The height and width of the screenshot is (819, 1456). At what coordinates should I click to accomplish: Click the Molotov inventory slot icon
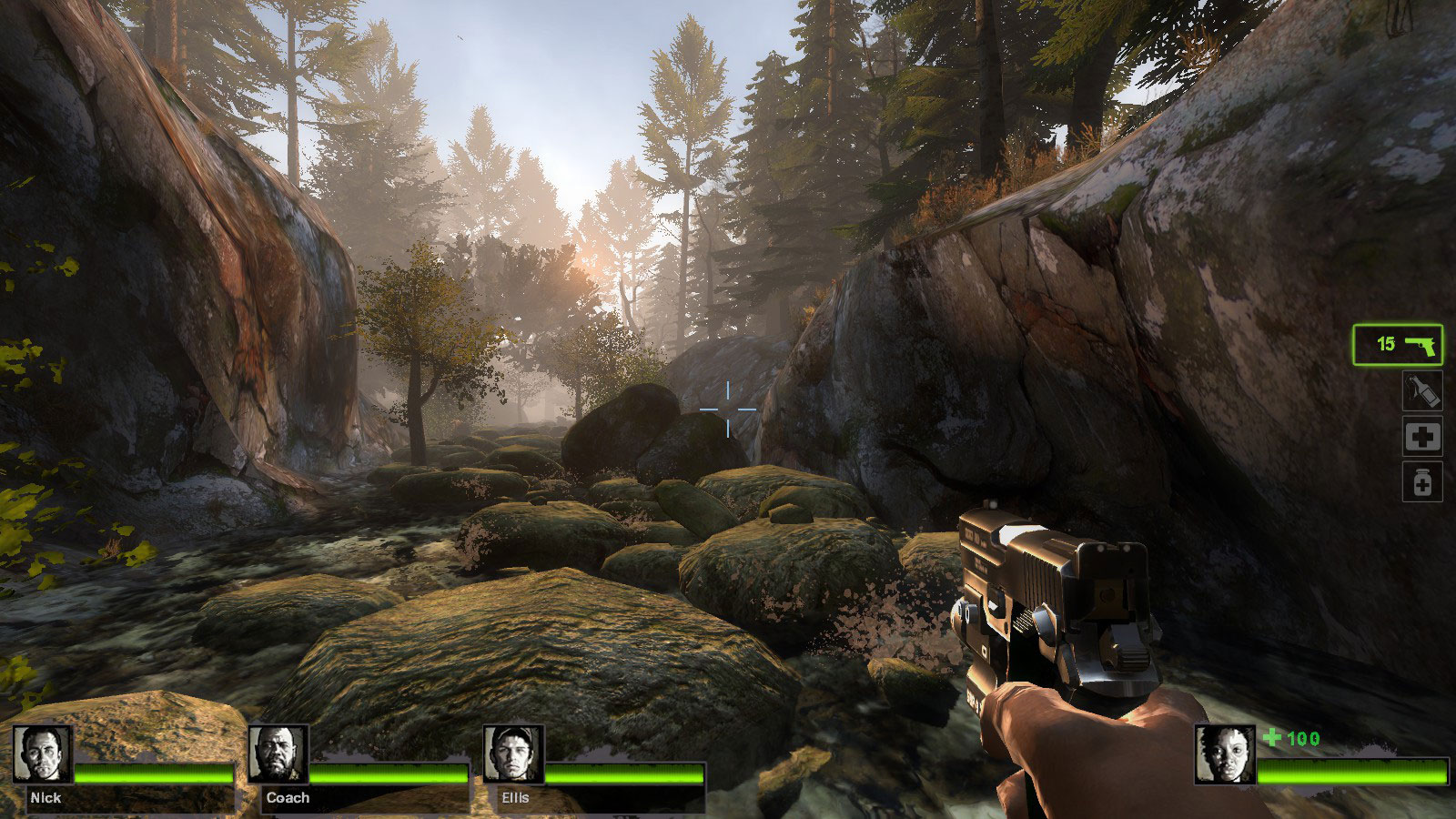[1424, 391]
